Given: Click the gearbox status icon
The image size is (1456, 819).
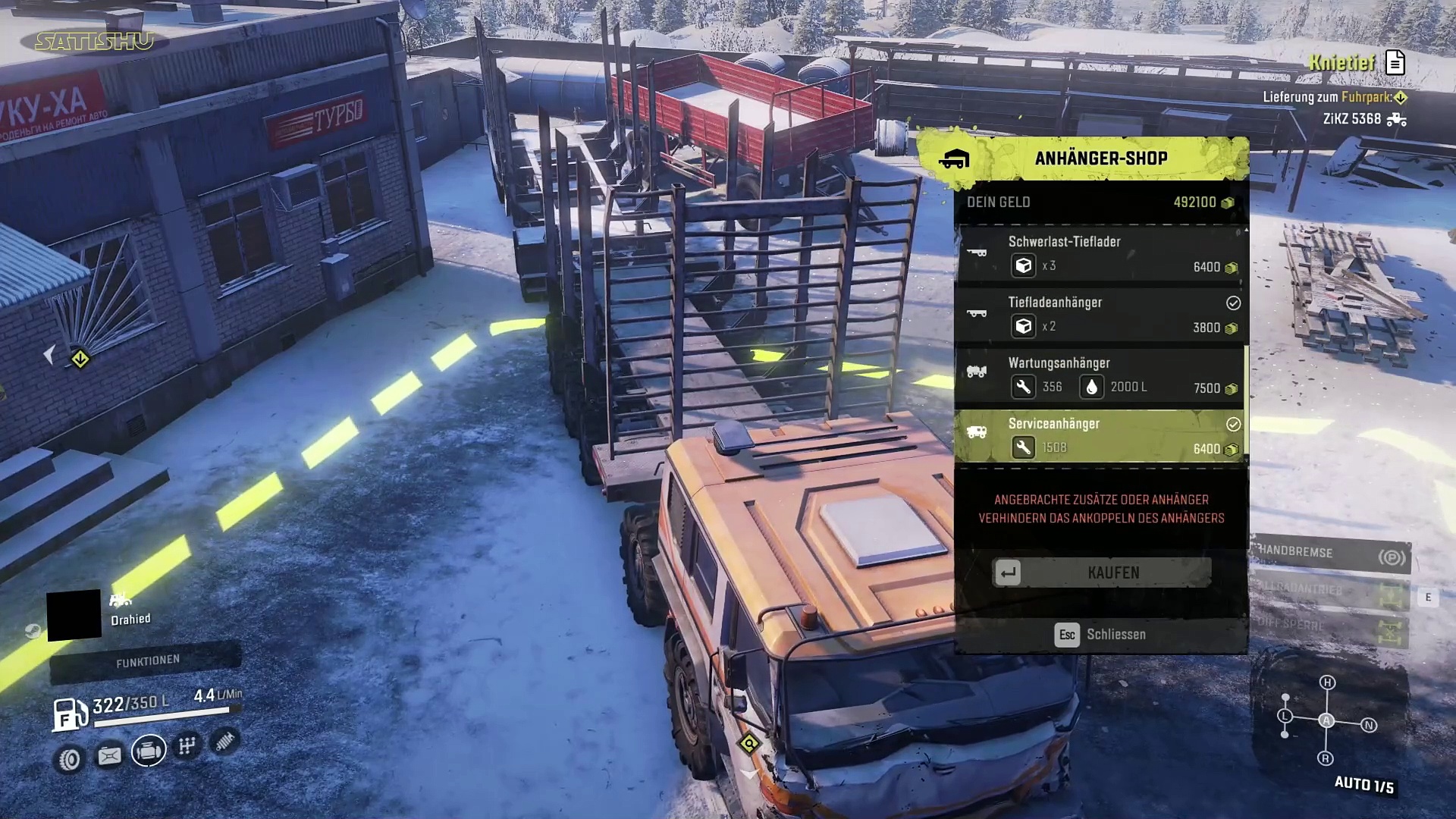Looking at the screenshot, I should tap(187, 746).
